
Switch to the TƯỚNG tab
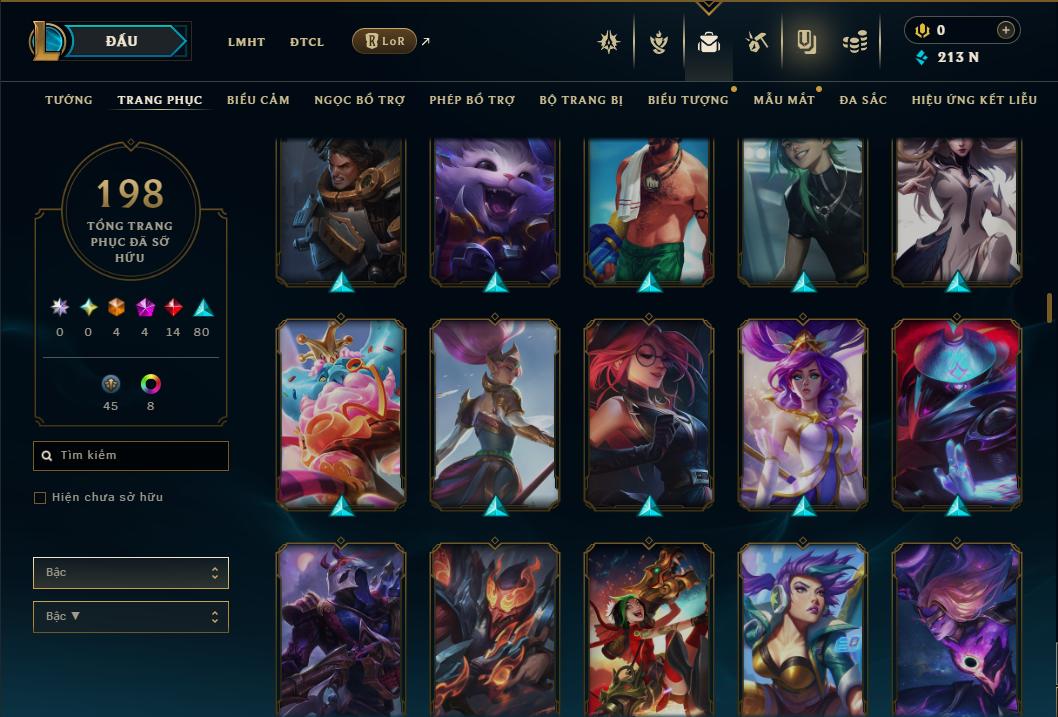tap(69, 100)
